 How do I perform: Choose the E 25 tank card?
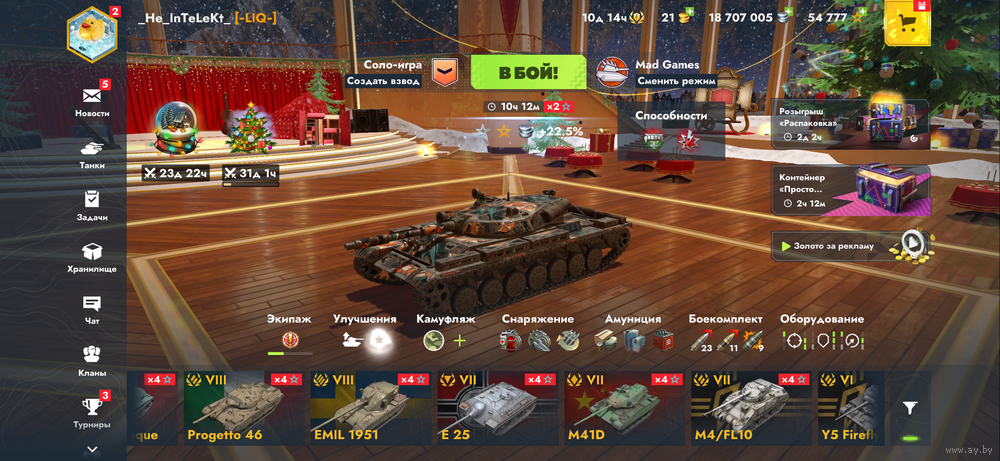coord(497,408)
